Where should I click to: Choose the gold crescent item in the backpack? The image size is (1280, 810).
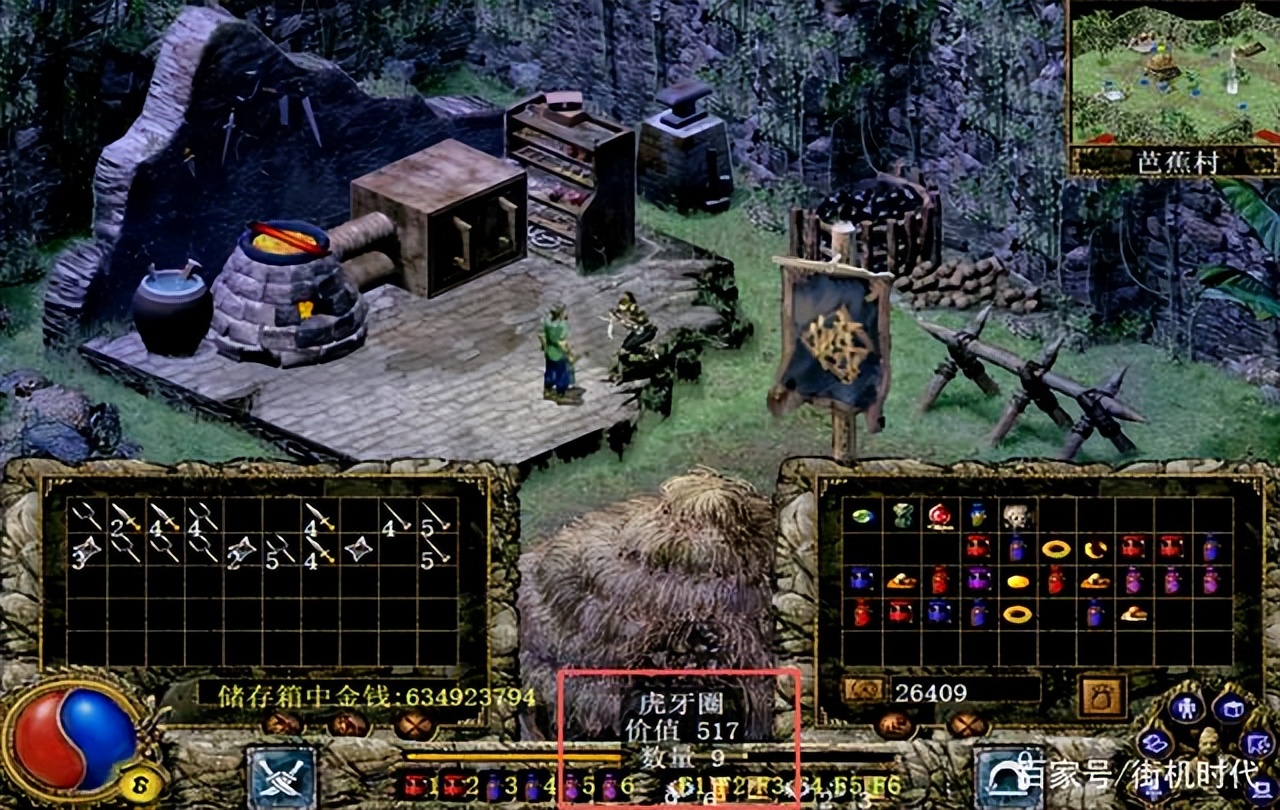click(1095, 548)
